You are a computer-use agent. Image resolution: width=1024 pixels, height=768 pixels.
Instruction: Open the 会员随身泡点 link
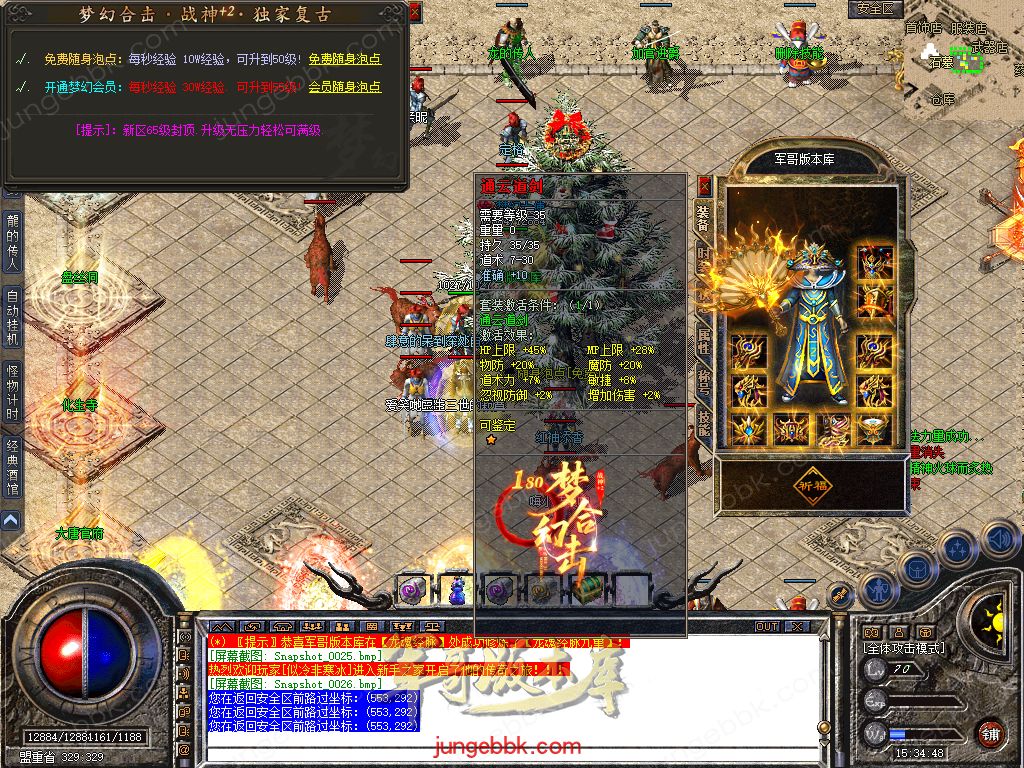click(345, 87)
